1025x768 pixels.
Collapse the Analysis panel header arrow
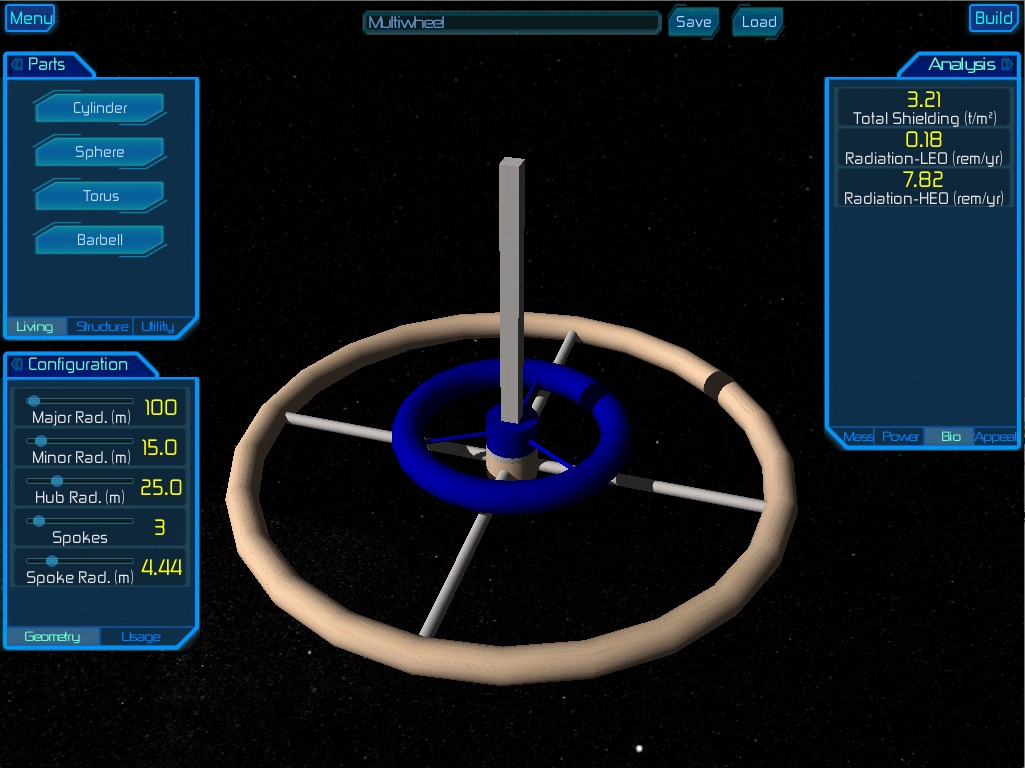pos(1006,65)
